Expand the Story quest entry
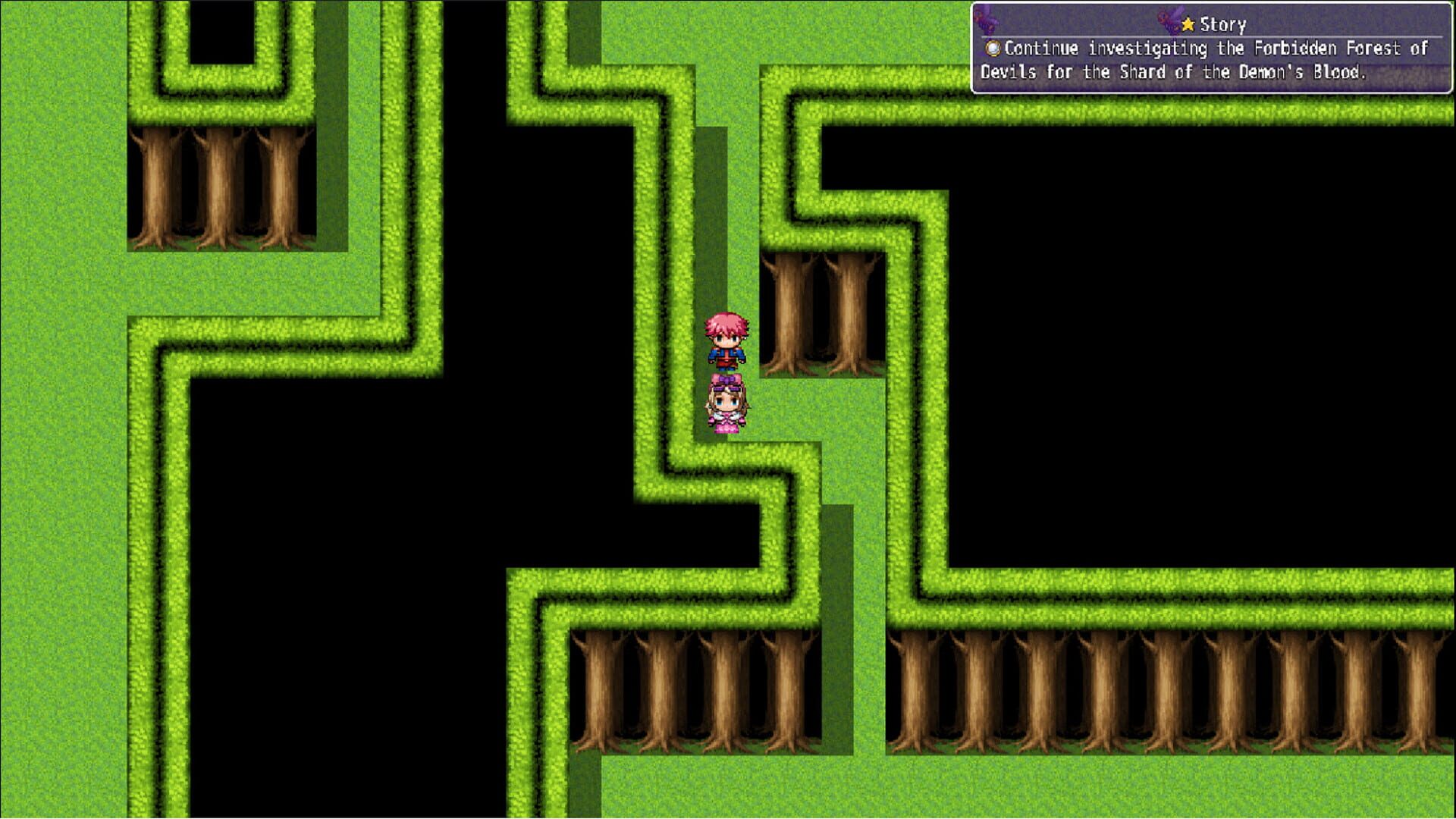 pos(1222,24)
